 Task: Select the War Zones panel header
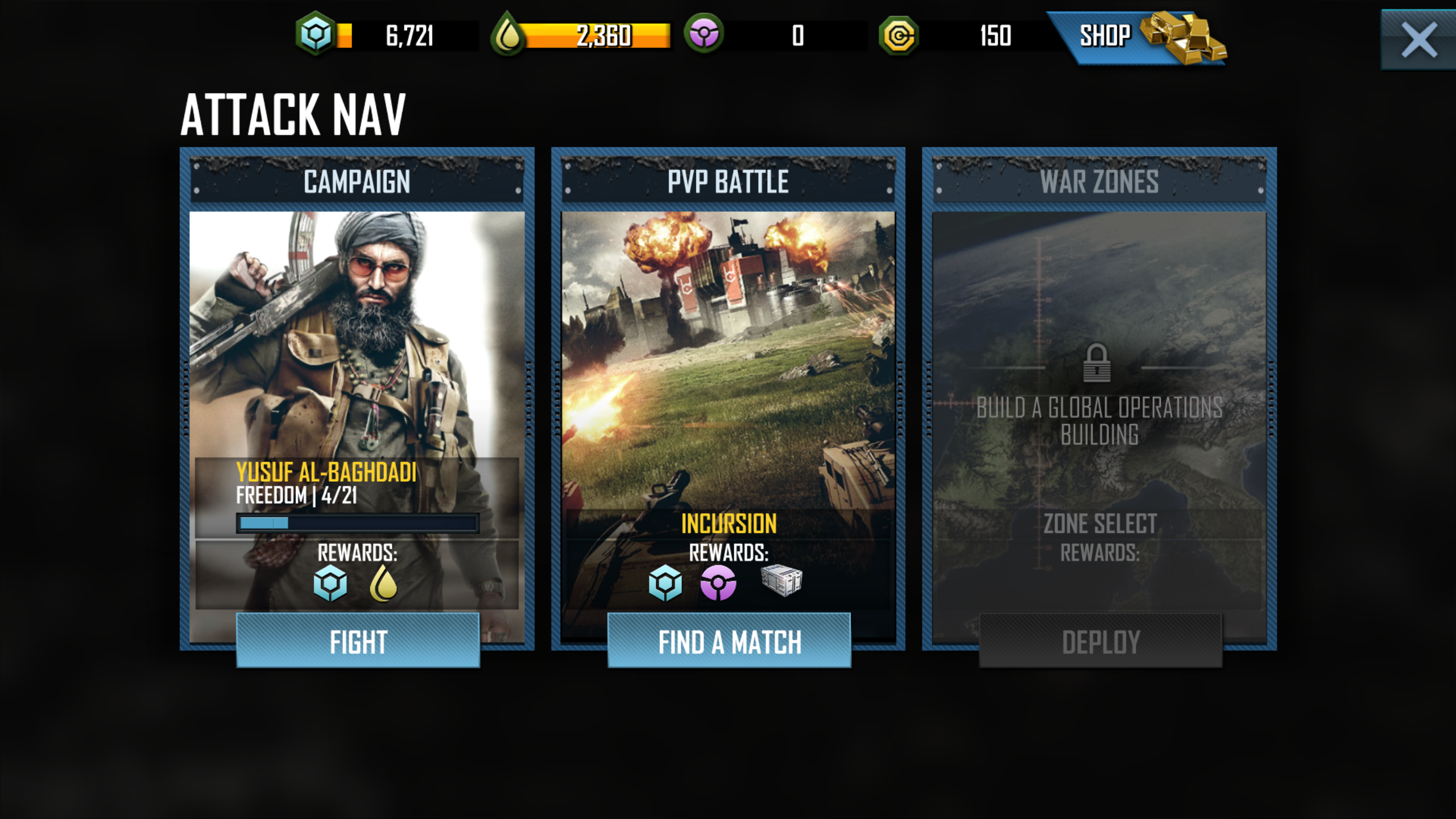[x=1100, y=181]
